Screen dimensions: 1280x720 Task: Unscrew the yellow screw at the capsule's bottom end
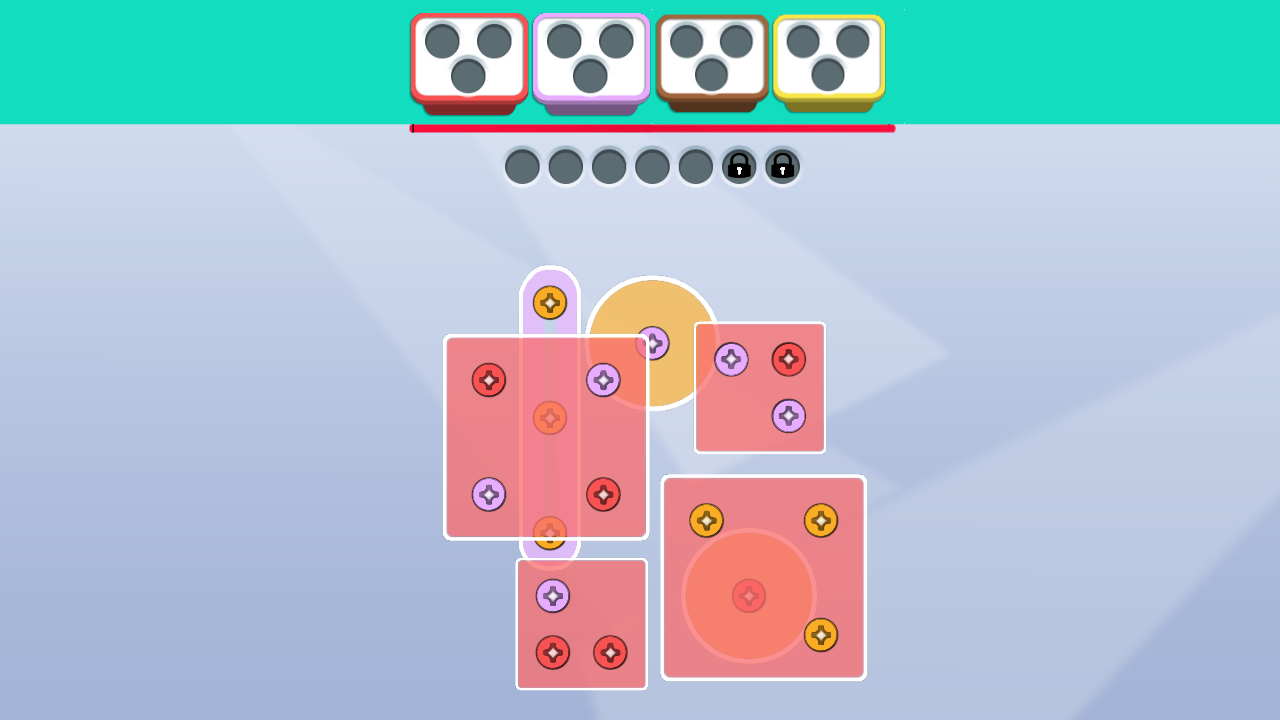(x=549, y=533)
